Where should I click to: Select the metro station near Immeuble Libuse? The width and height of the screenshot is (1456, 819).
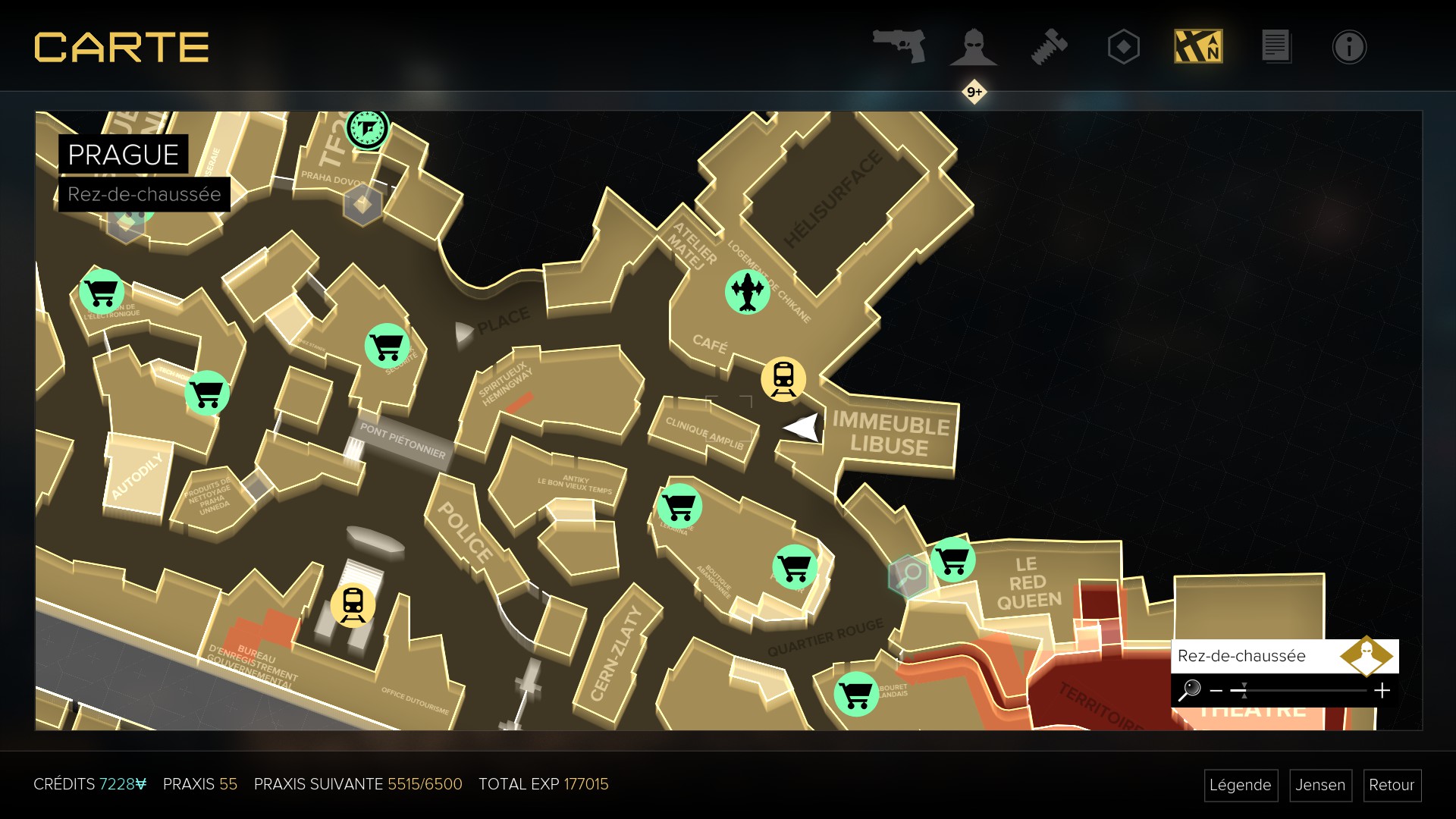click(783, 378)
